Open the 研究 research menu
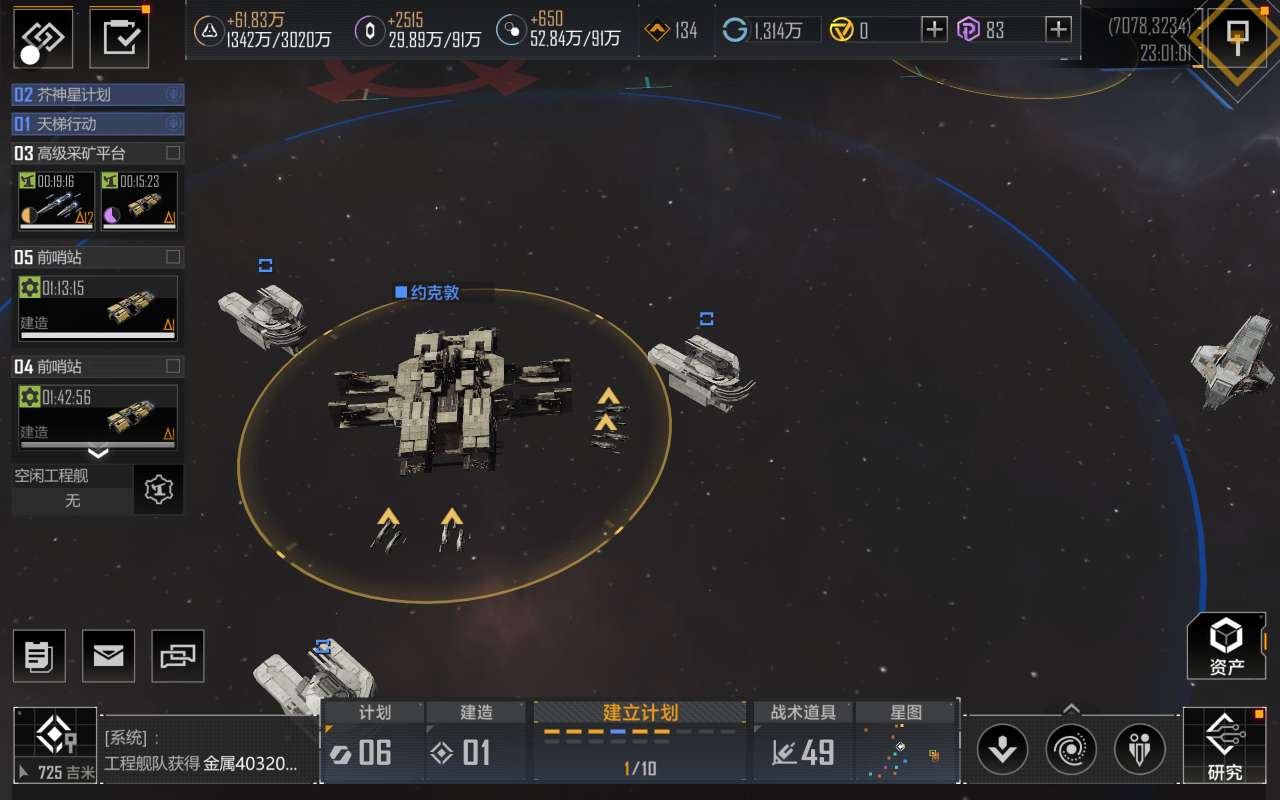The height and width of the screenshot is (800, 1280). click(x=1224, y=746)
